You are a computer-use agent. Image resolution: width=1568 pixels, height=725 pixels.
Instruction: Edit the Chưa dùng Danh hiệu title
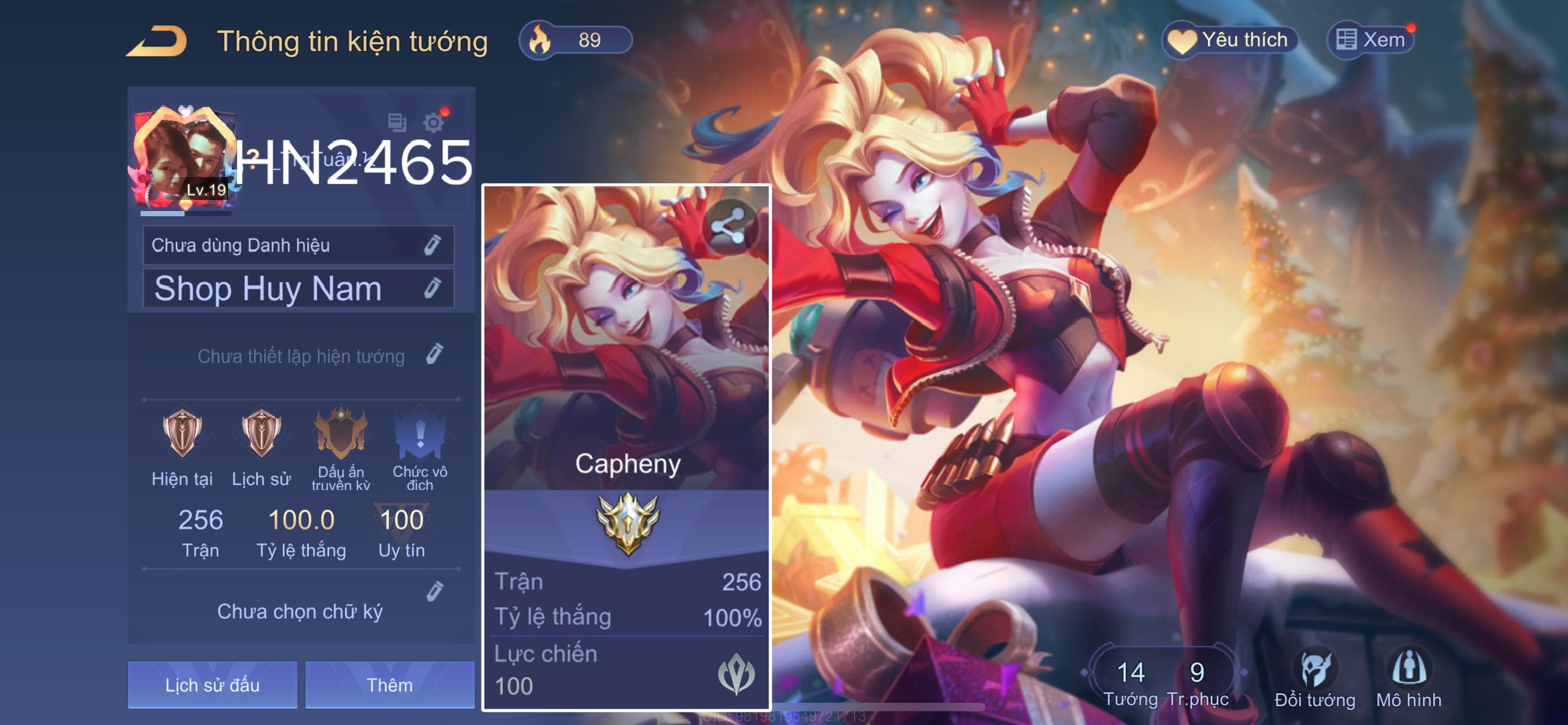pyautogui.click(x=432, y=245)
